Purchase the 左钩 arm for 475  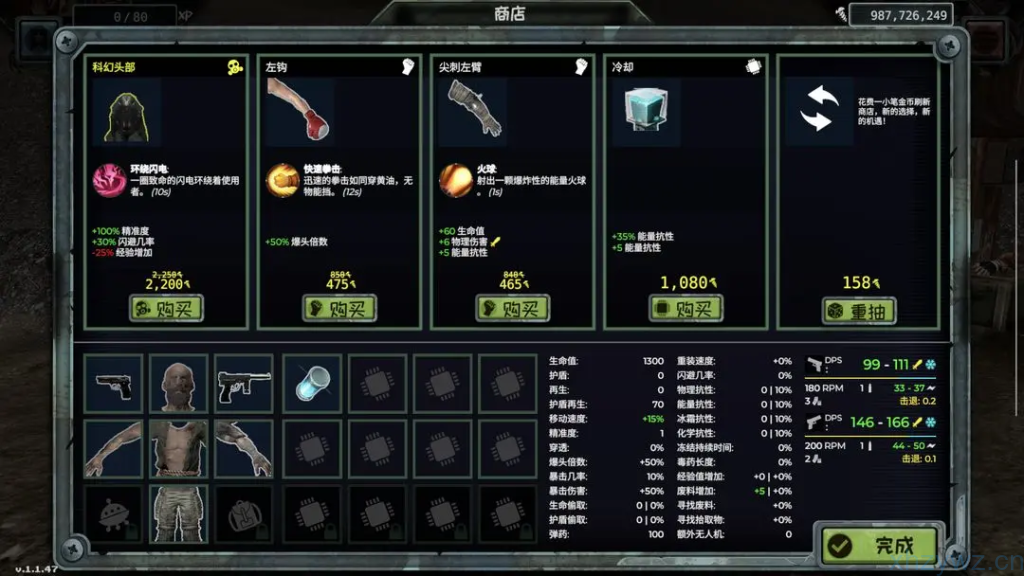[340, 309]
